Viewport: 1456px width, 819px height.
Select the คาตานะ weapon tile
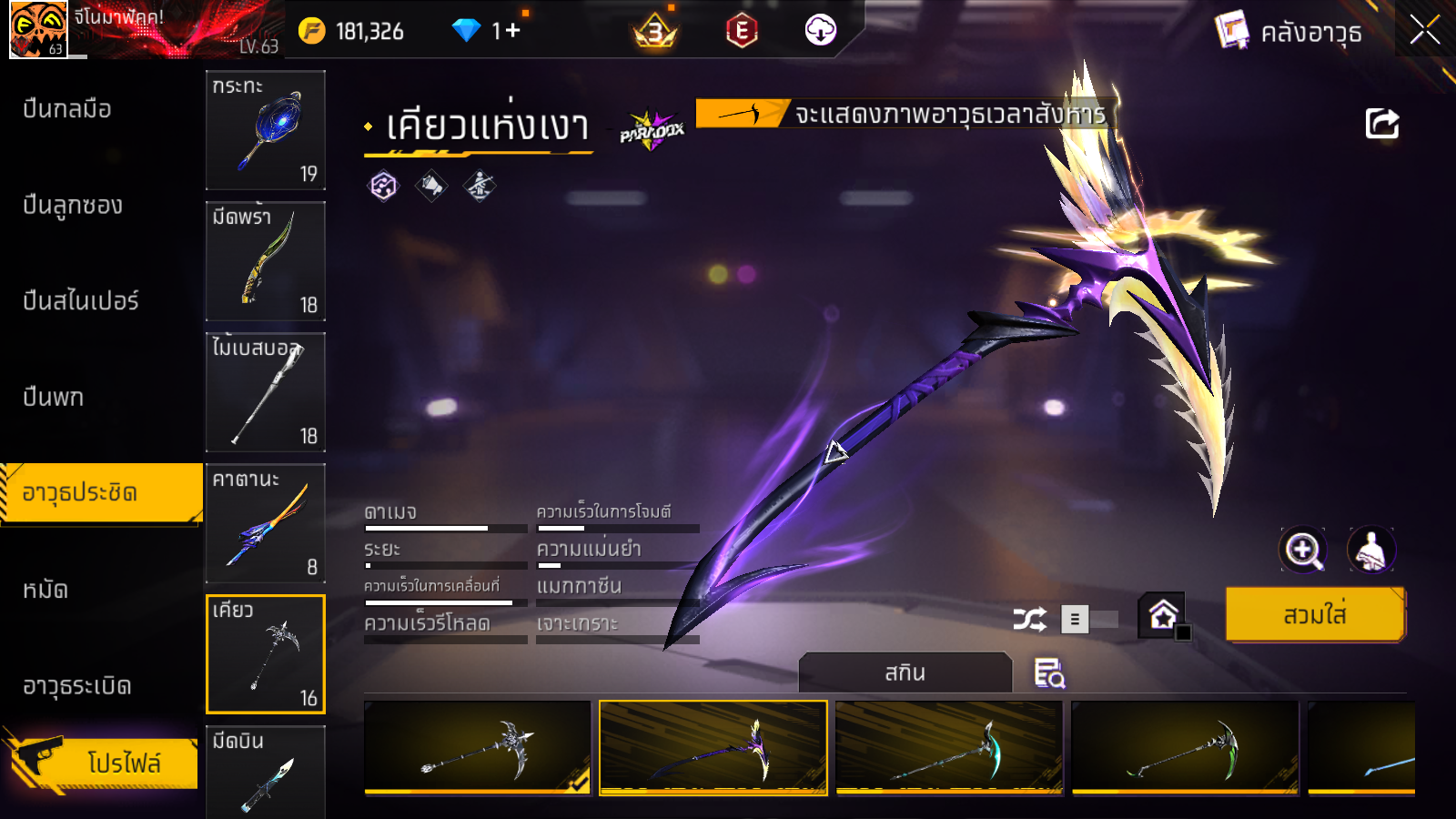pos(266,523)
